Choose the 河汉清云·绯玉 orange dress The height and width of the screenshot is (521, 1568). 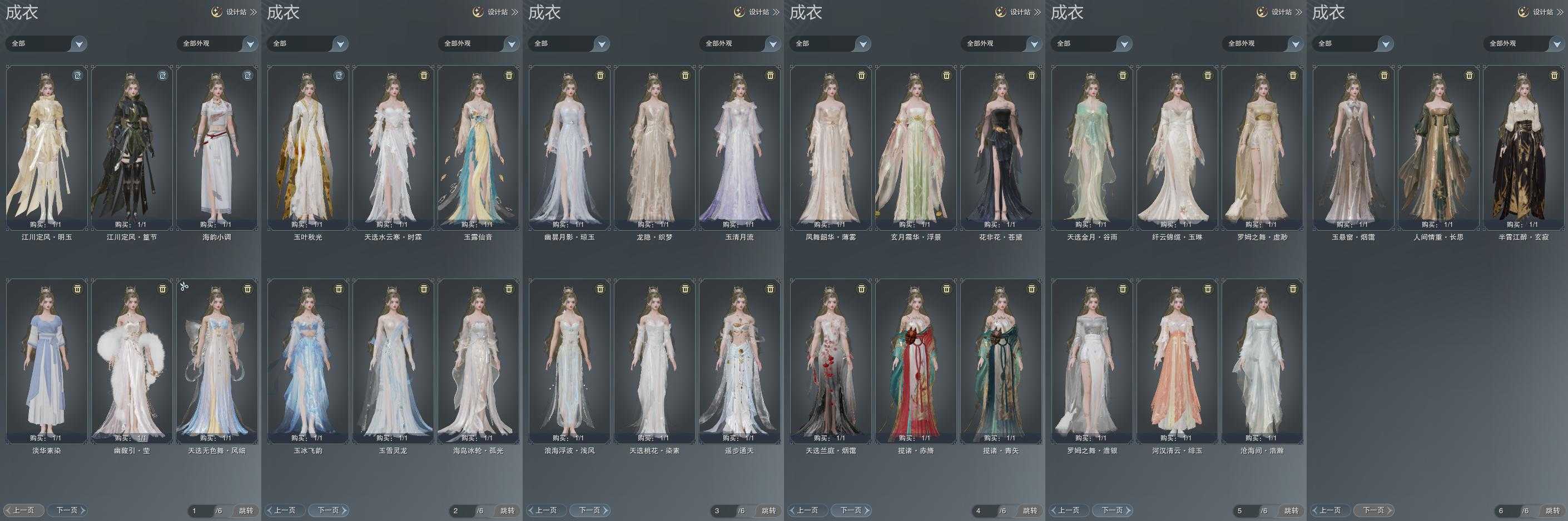(x=1177, y=361)
